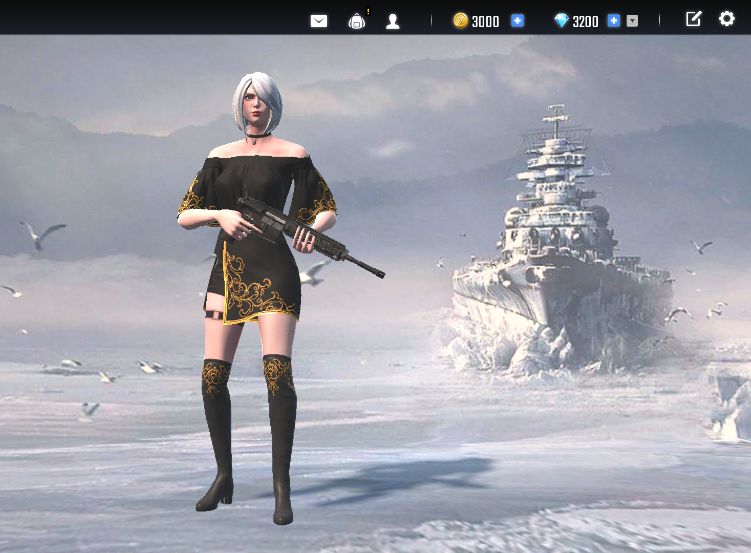Open the gear Settings menu
This screenshot has height=553, width=751.
point(727,19)
